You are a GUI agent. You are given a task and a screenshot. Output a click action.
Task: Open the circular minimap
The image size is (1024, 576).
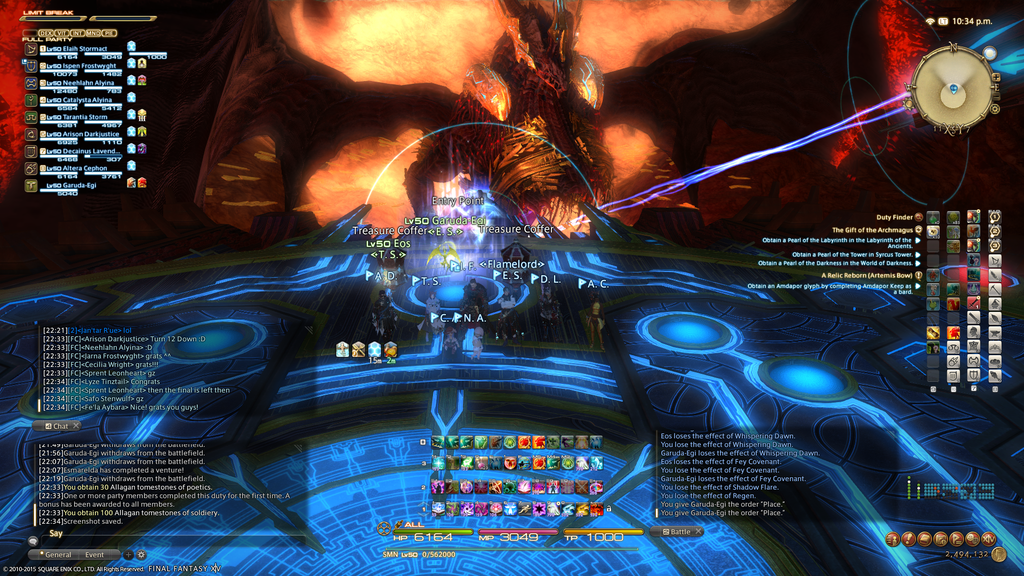[953, 89]
